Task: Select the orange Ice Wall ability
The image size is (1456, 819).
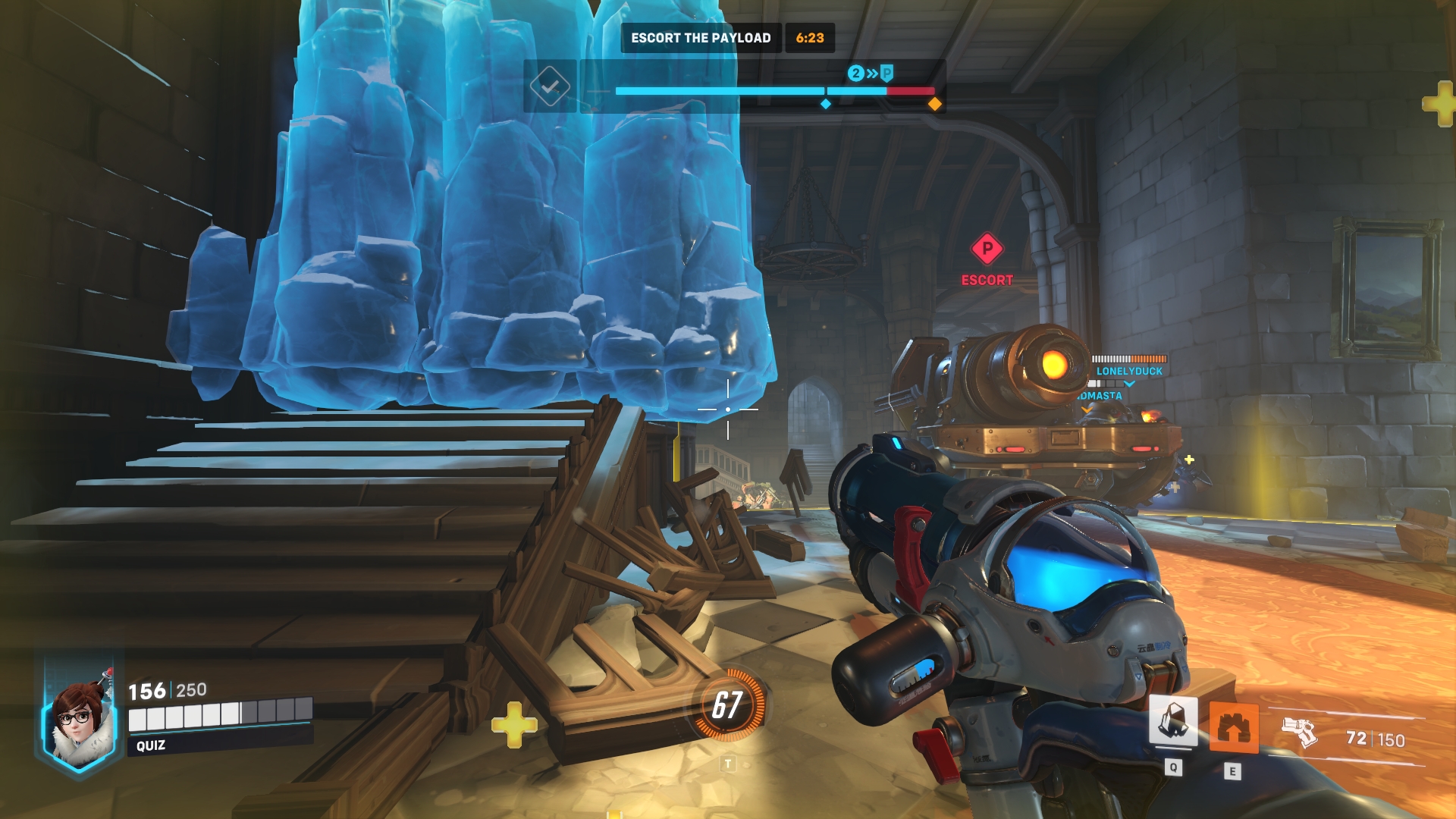Action: tap(1233, 726)
